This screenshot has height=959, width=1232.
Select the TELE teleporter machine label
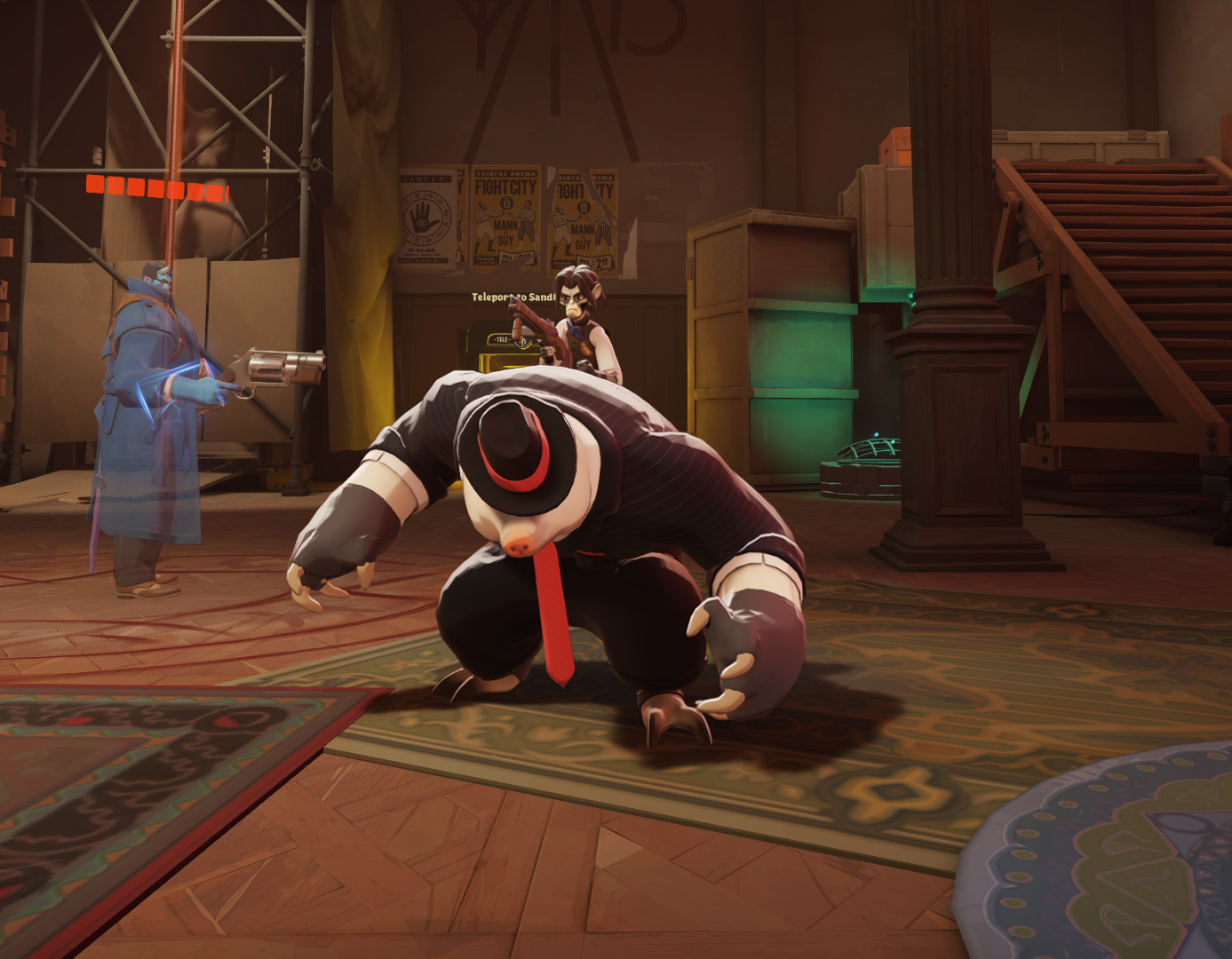coord(501,340)
